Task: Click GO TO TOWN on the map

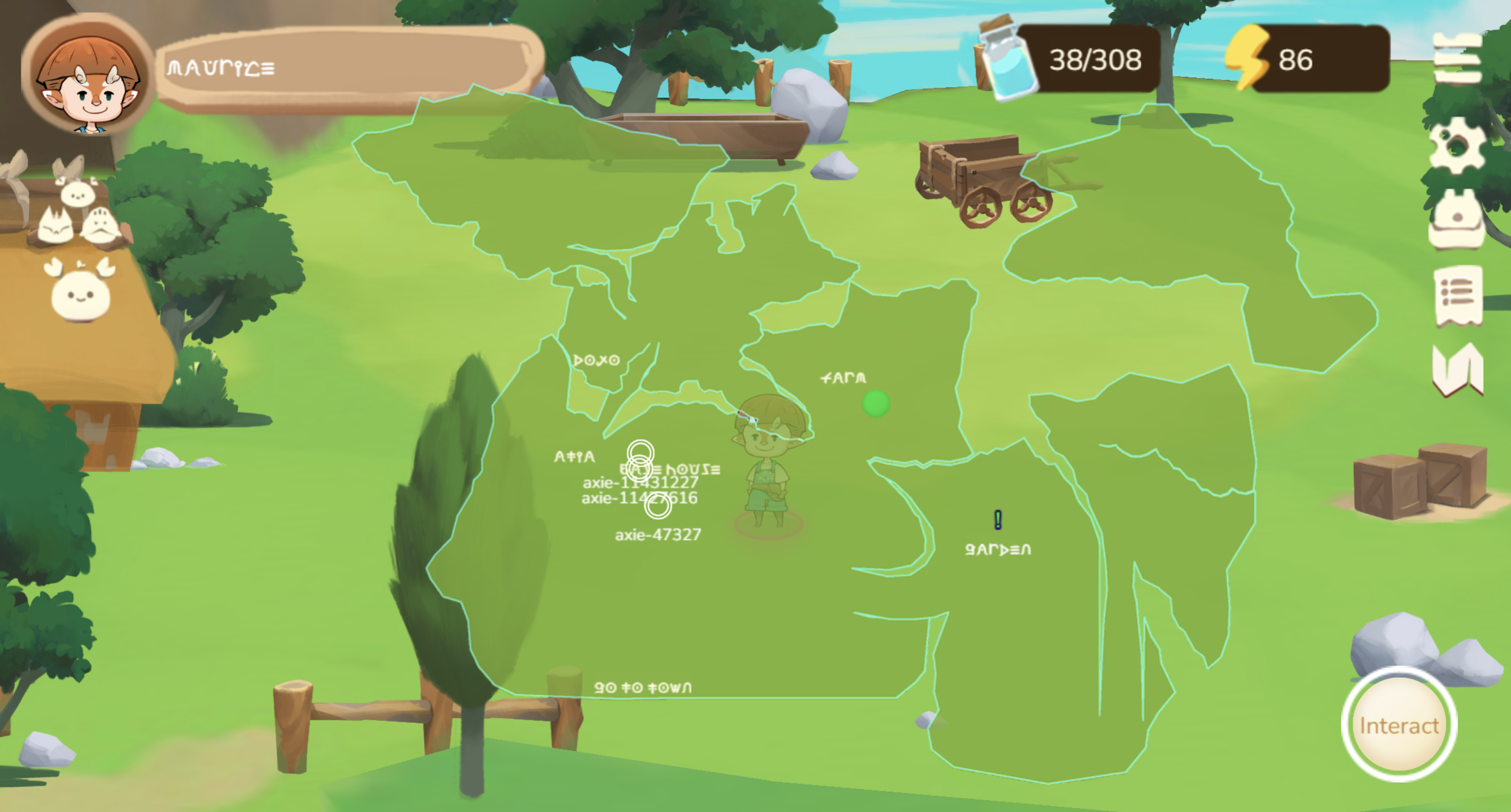Action: point(644,687)
